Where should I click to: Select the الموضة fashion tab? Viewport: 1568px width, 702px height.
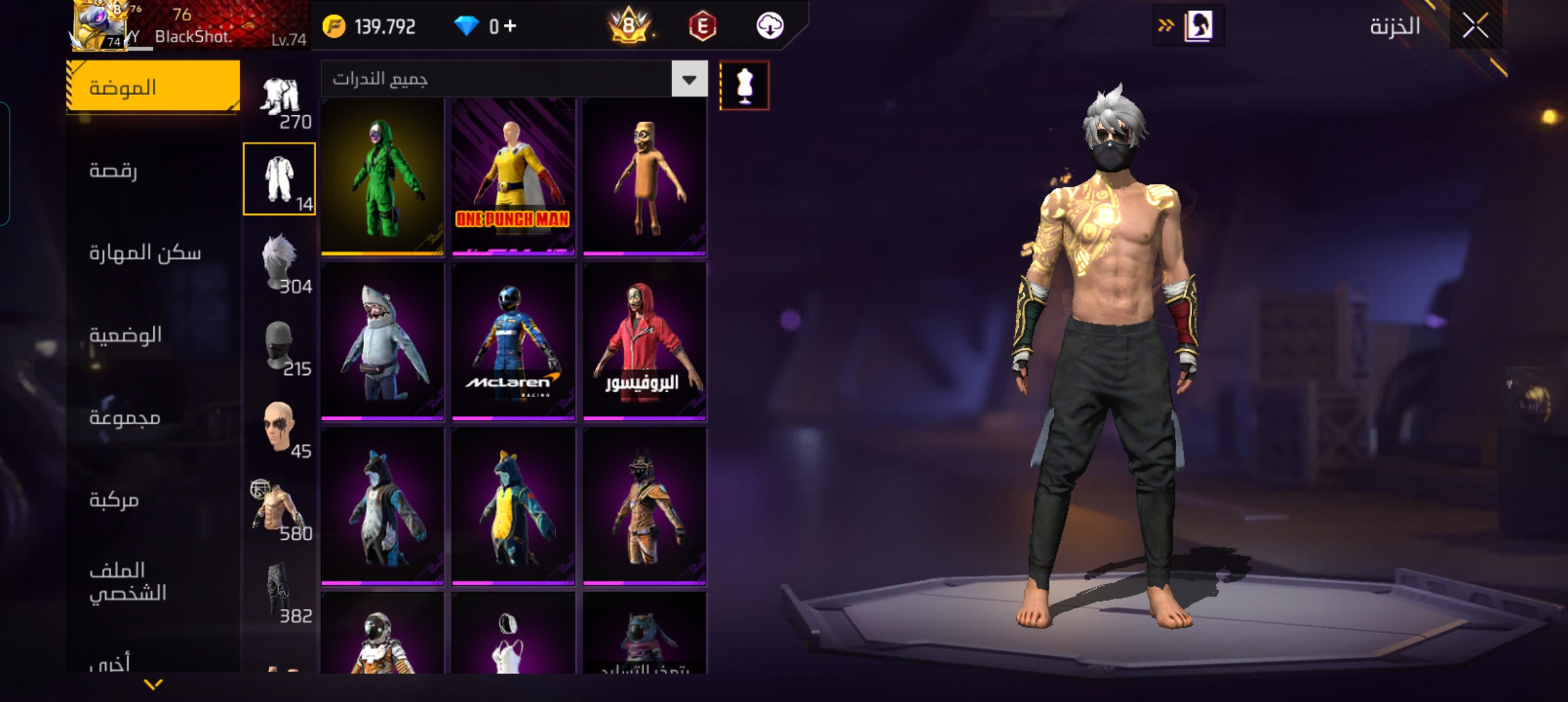tap(153, 87)
